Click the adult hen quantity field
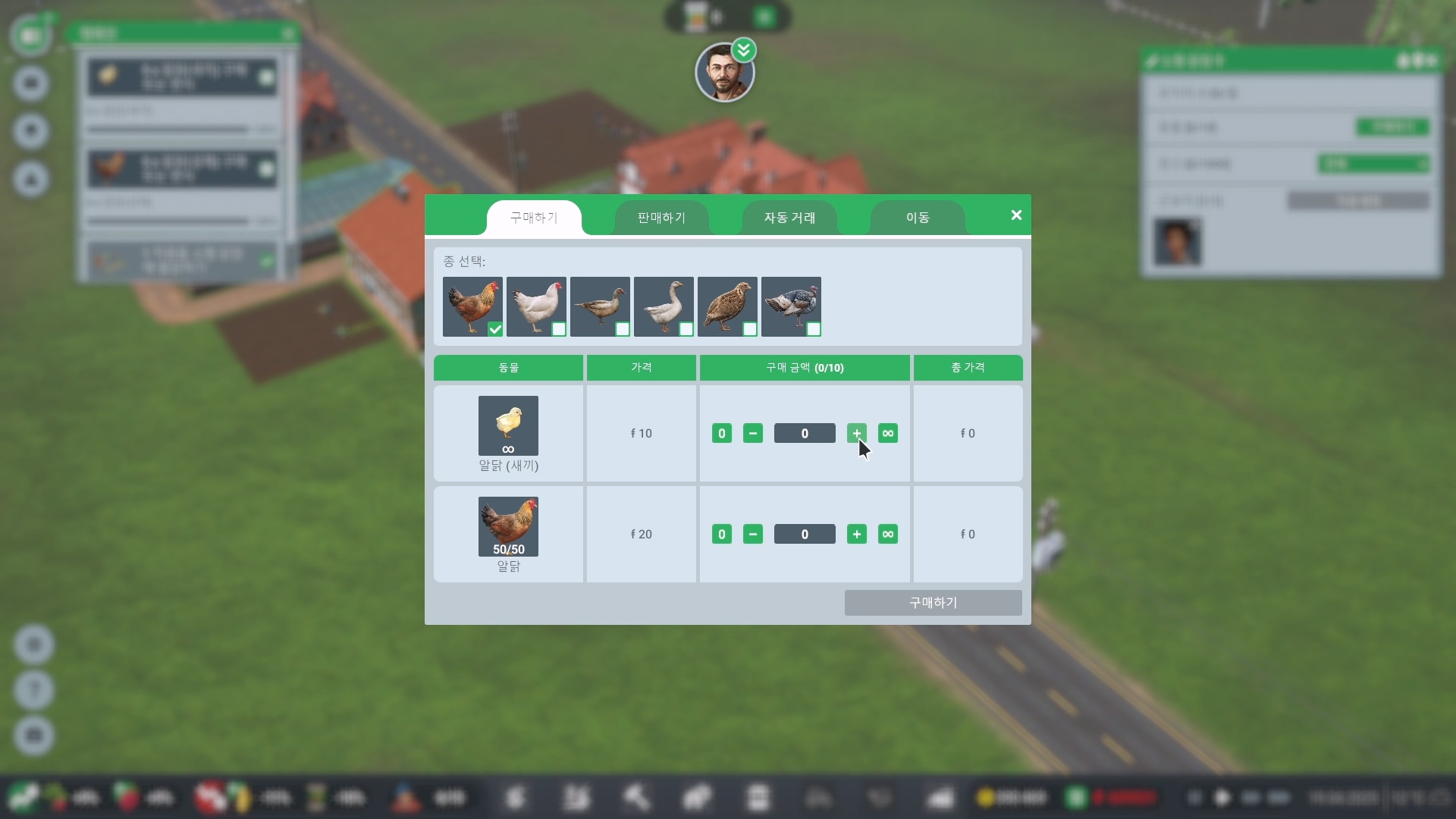 coord(805,534)
